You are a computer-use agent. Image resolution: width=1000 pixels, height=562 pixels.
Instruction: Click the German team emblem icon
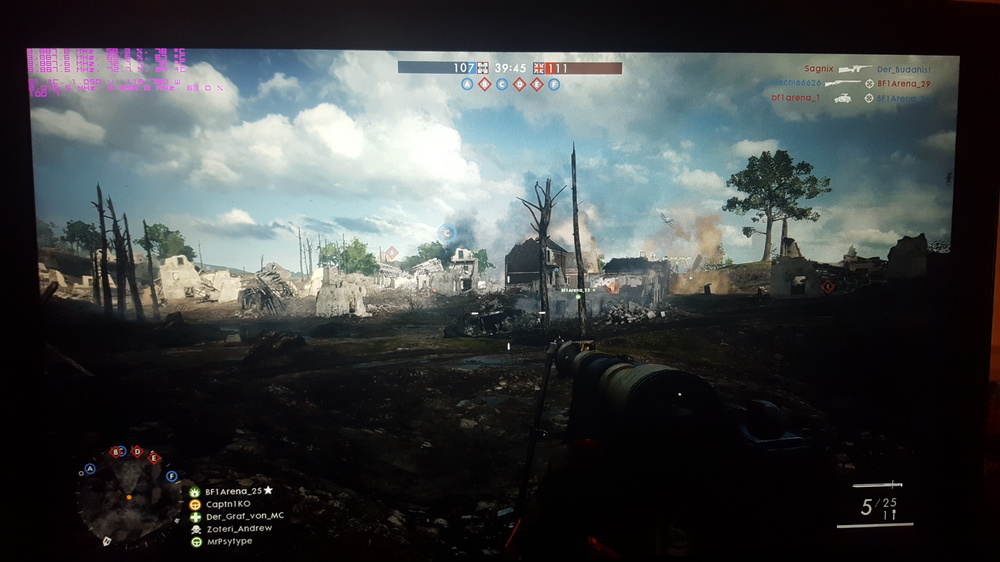(x=483, y=68)
